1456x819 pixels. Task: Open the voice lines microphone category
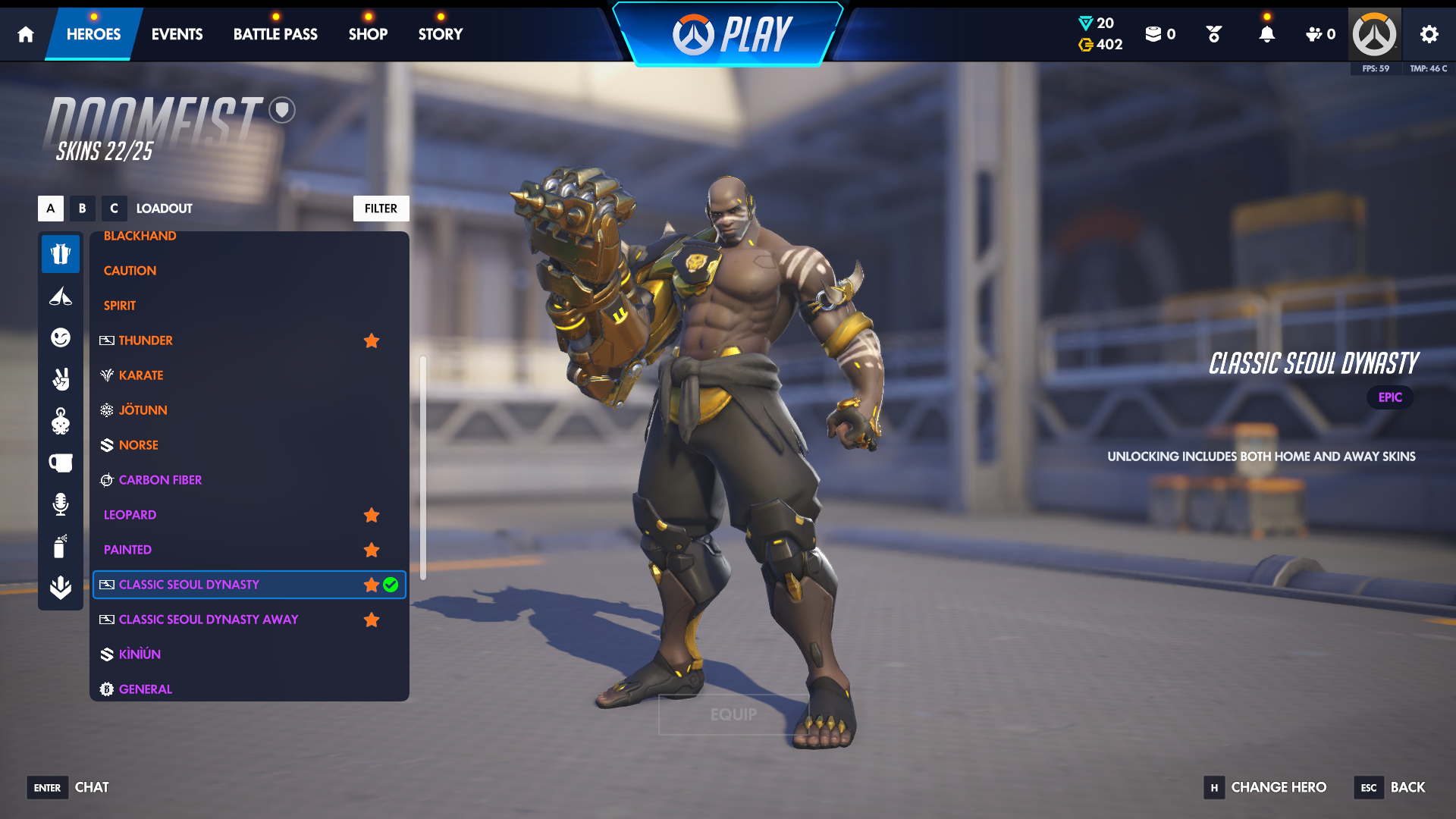pyautogui.click(x=61, y=504)
